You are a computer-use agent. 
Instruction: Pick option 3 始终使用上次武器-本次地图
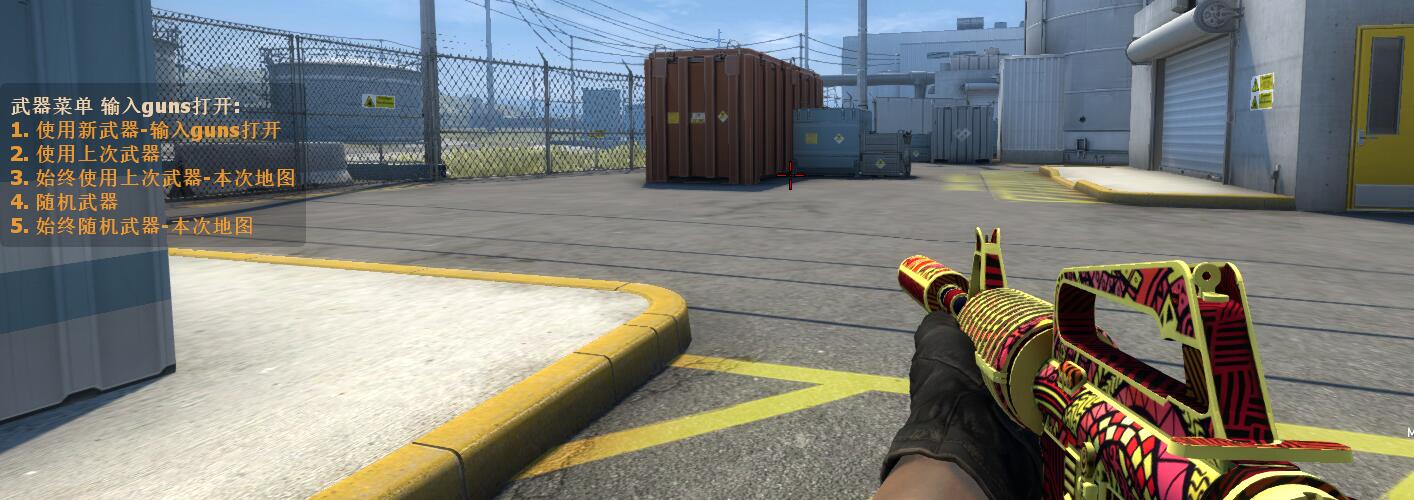point(153,178)
